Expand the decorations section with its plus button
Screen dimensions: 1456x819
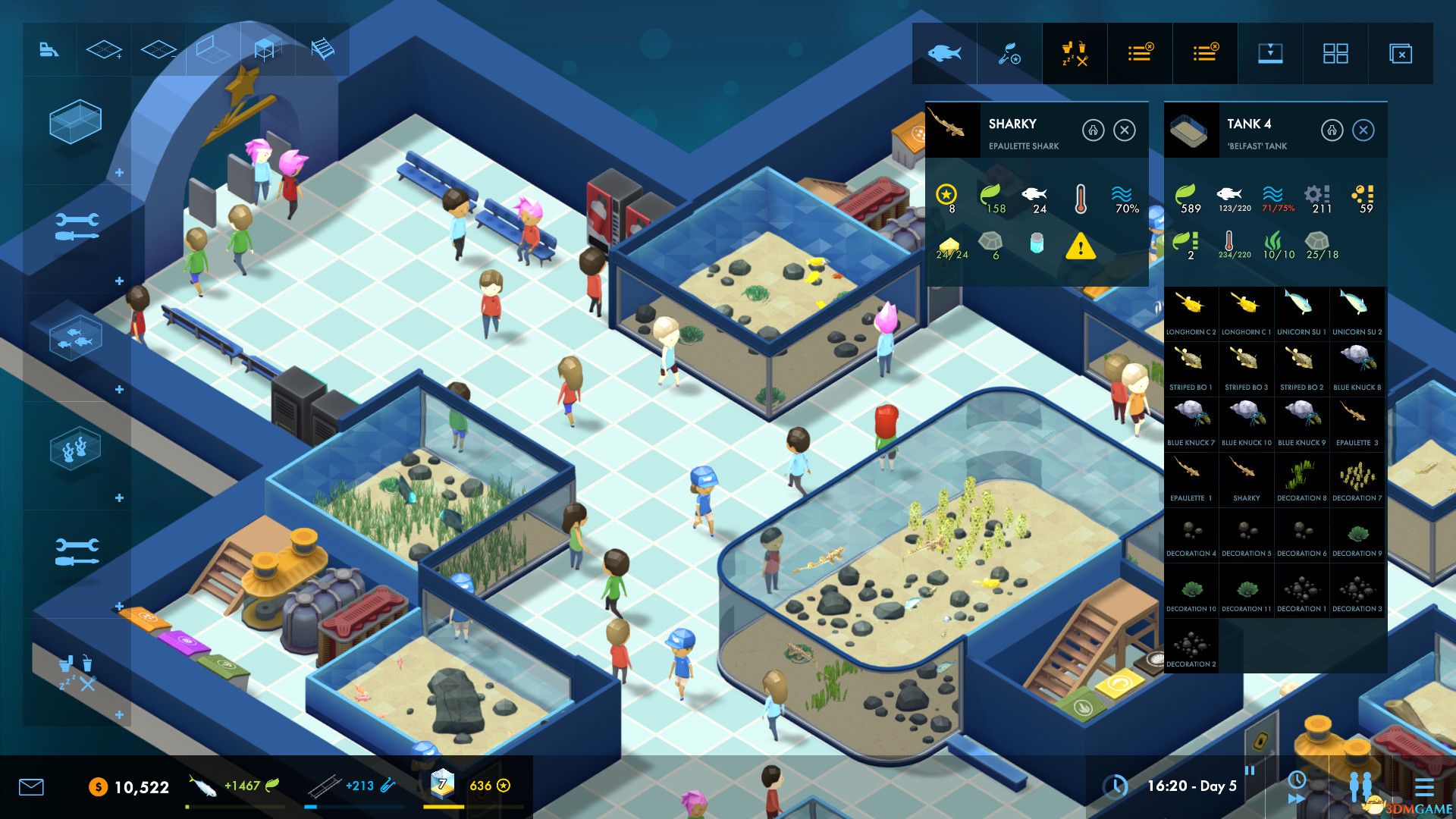click(118, 497)
